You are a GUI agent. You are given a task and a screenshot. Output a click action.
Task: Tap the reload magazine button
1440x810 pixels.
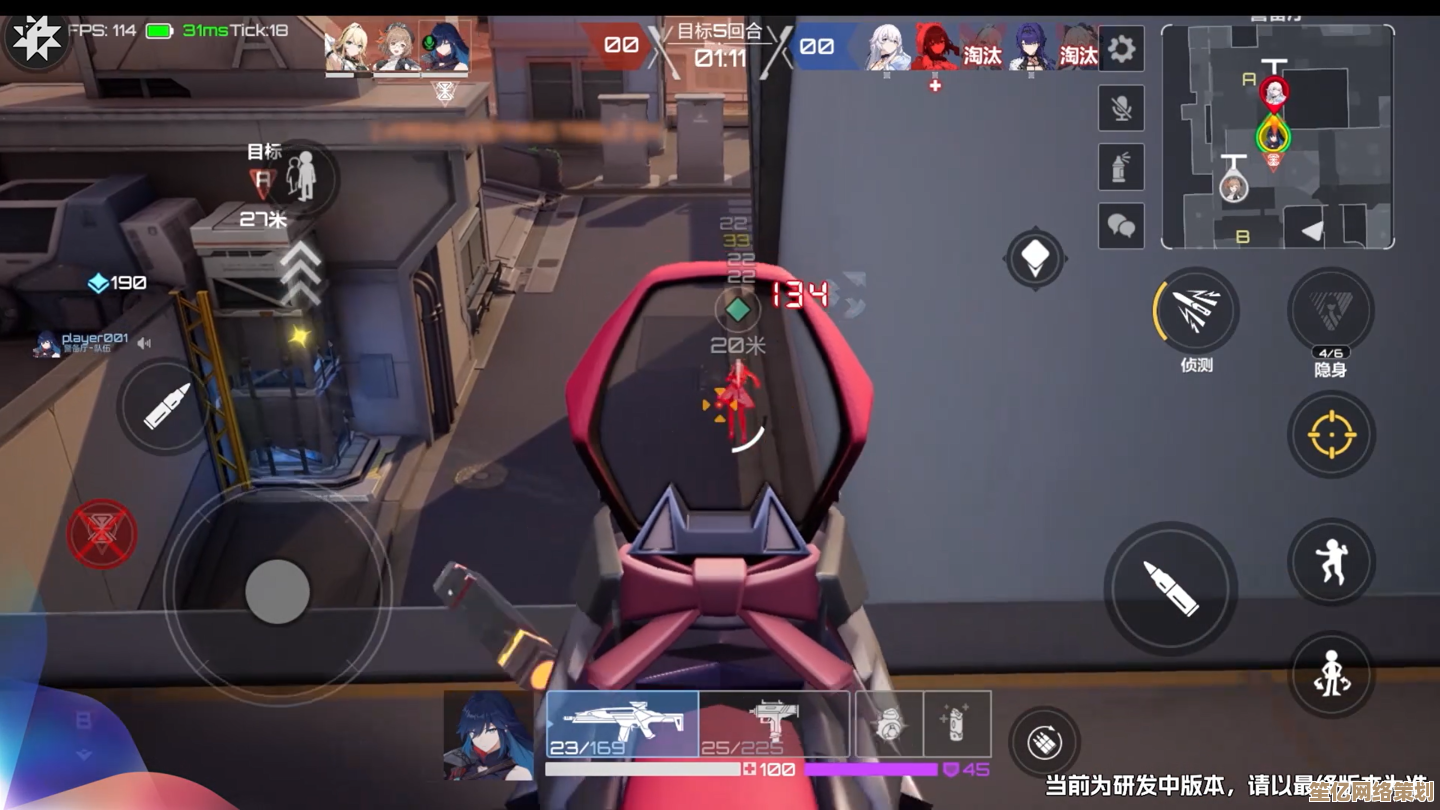tap(1044, 743)
